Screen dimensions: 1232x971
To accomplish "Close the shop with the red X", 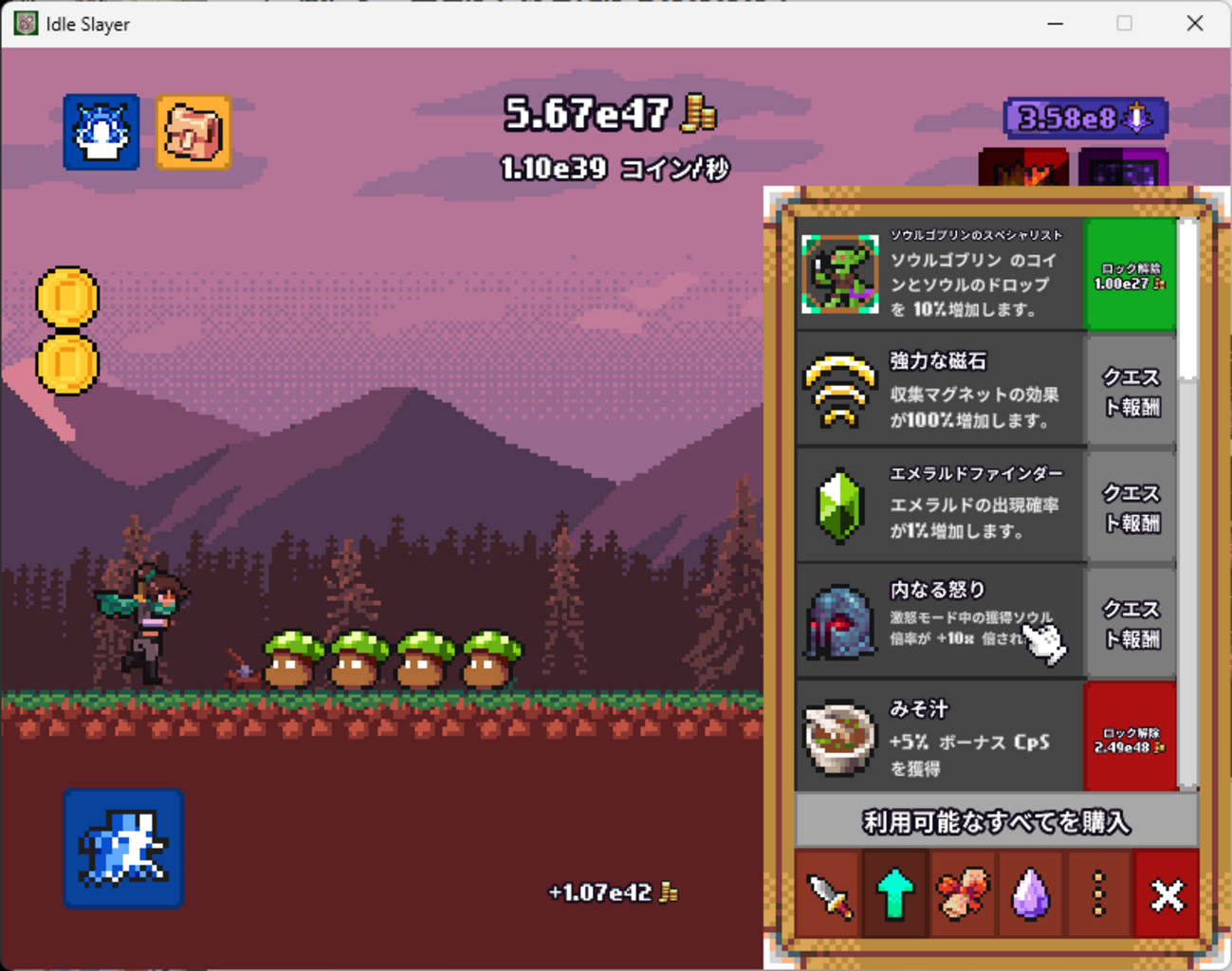I will (x=1167, y=893).
